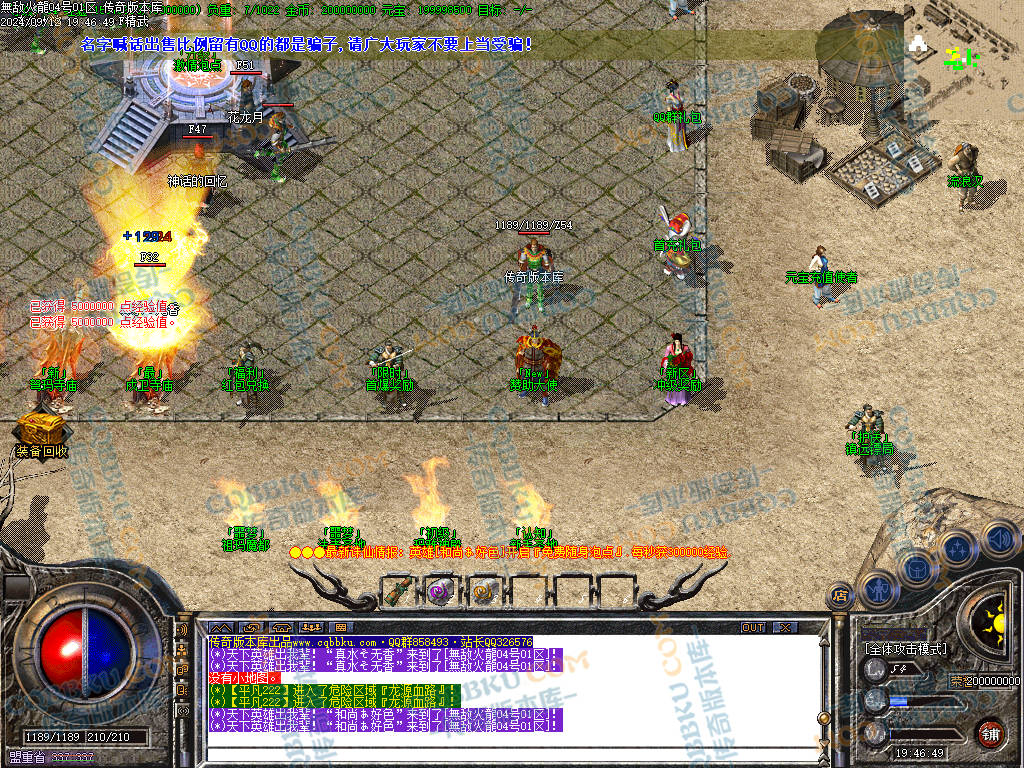This screenshot has height=768, width=1024.
Task: Use the orange scroll in the belt
Action: pos(484,591)
